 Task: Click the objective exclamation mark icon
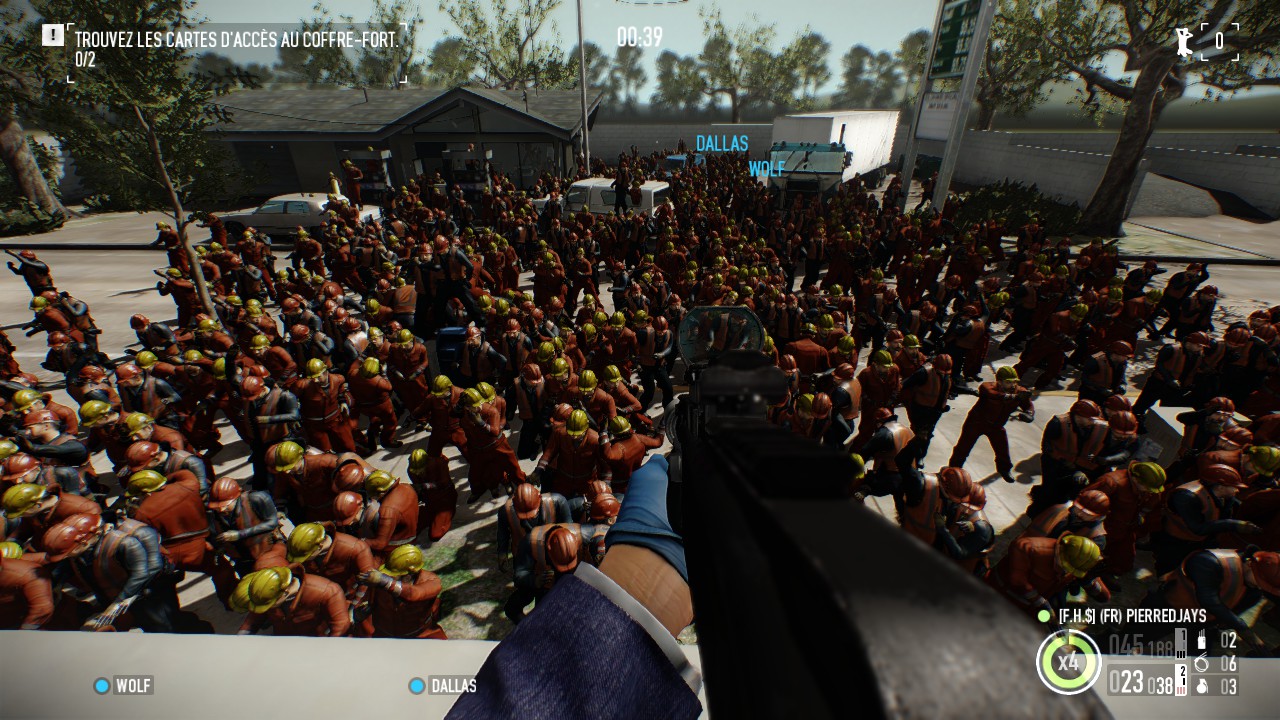pos(52,35)
